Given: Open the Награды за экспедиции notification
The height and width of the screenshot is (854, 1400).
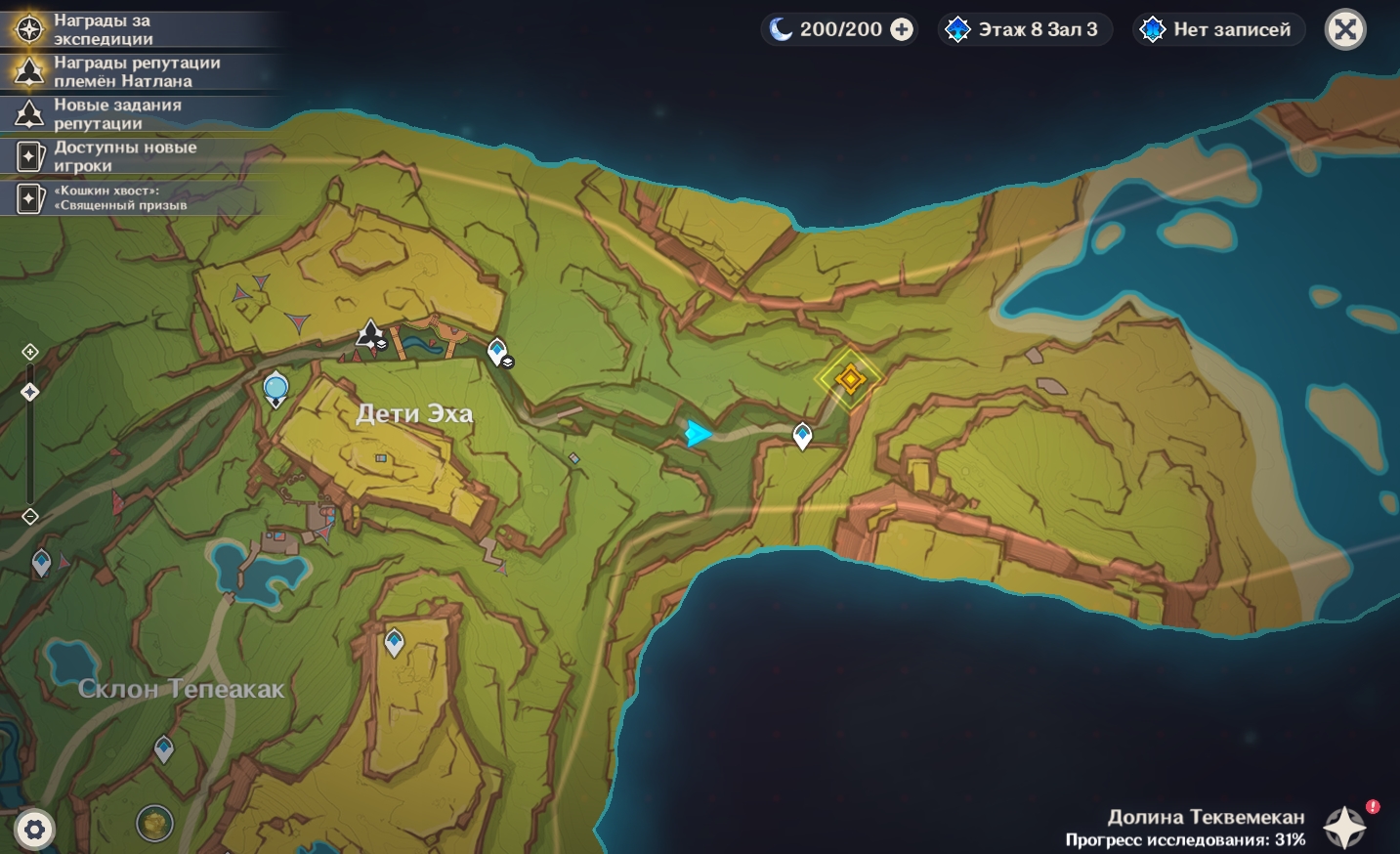Looking at the screenshot, I should [103, 29].
